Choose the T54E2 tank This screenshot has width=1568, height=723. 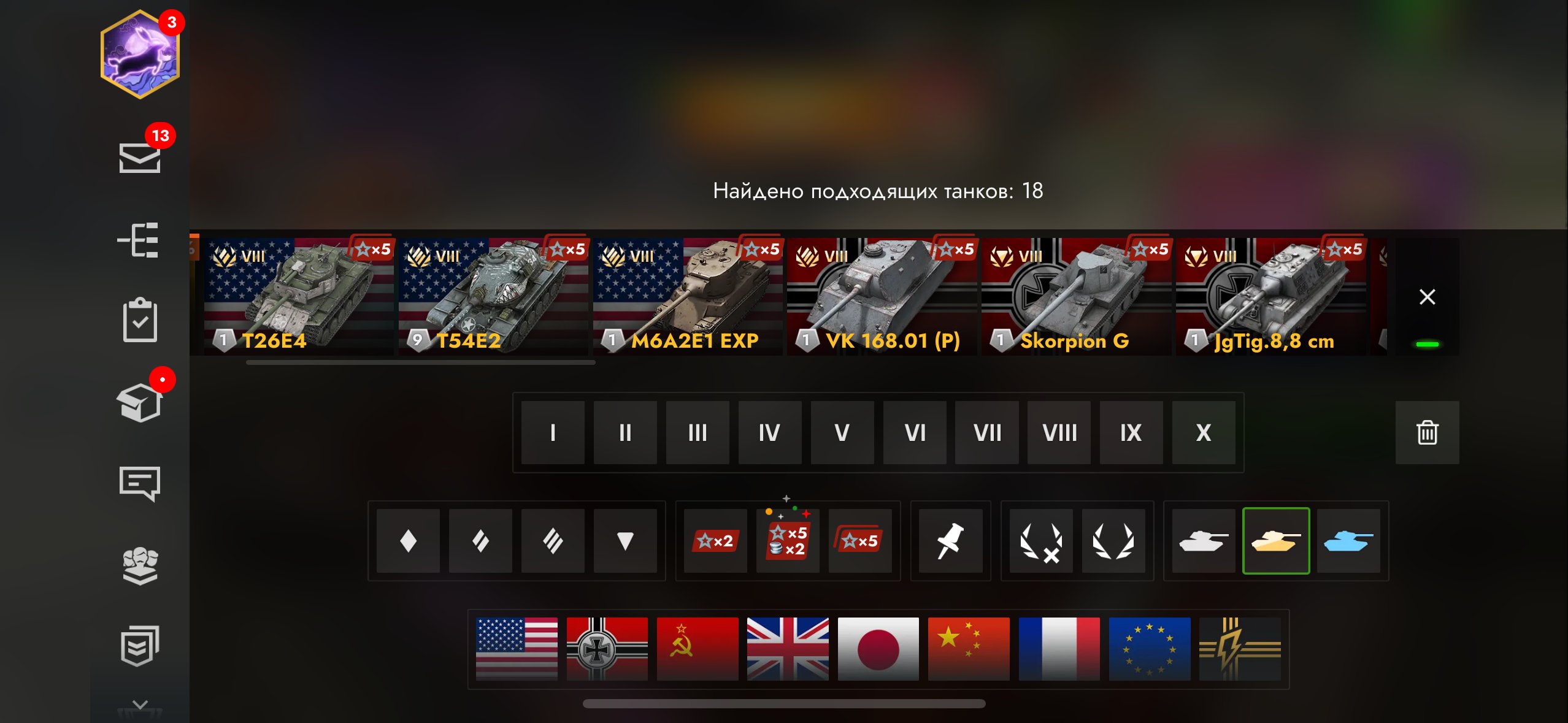[493, 297]
